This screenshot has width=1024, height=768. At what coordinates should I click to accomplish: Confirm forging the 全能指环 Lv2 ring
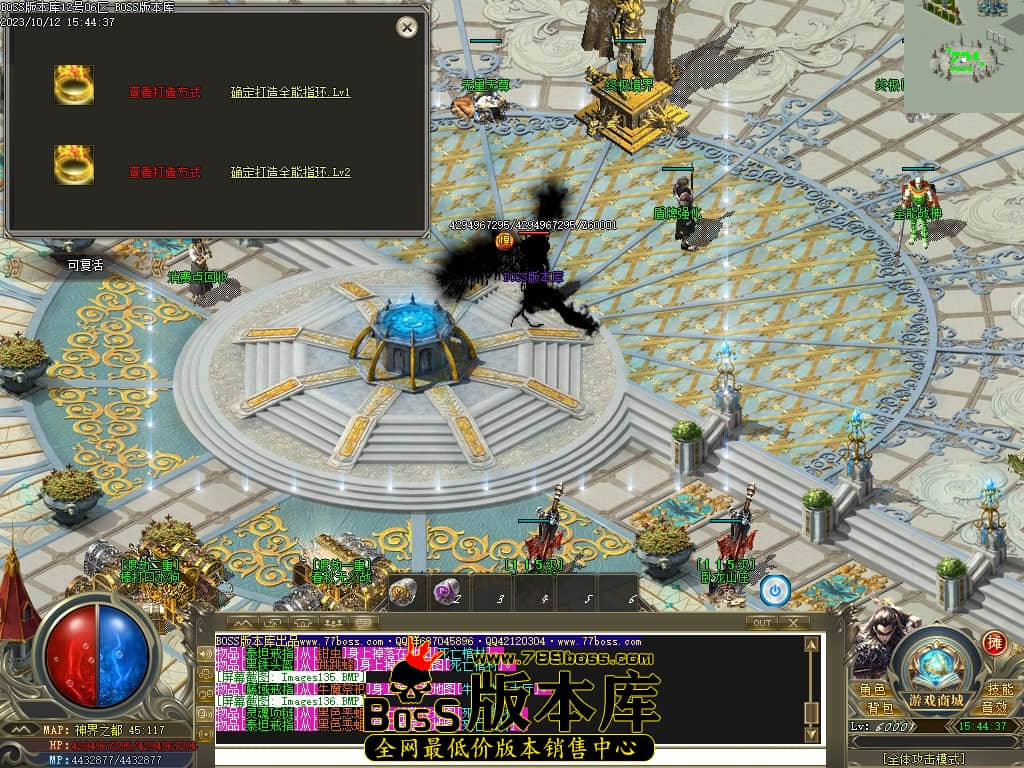pos(290,172)
